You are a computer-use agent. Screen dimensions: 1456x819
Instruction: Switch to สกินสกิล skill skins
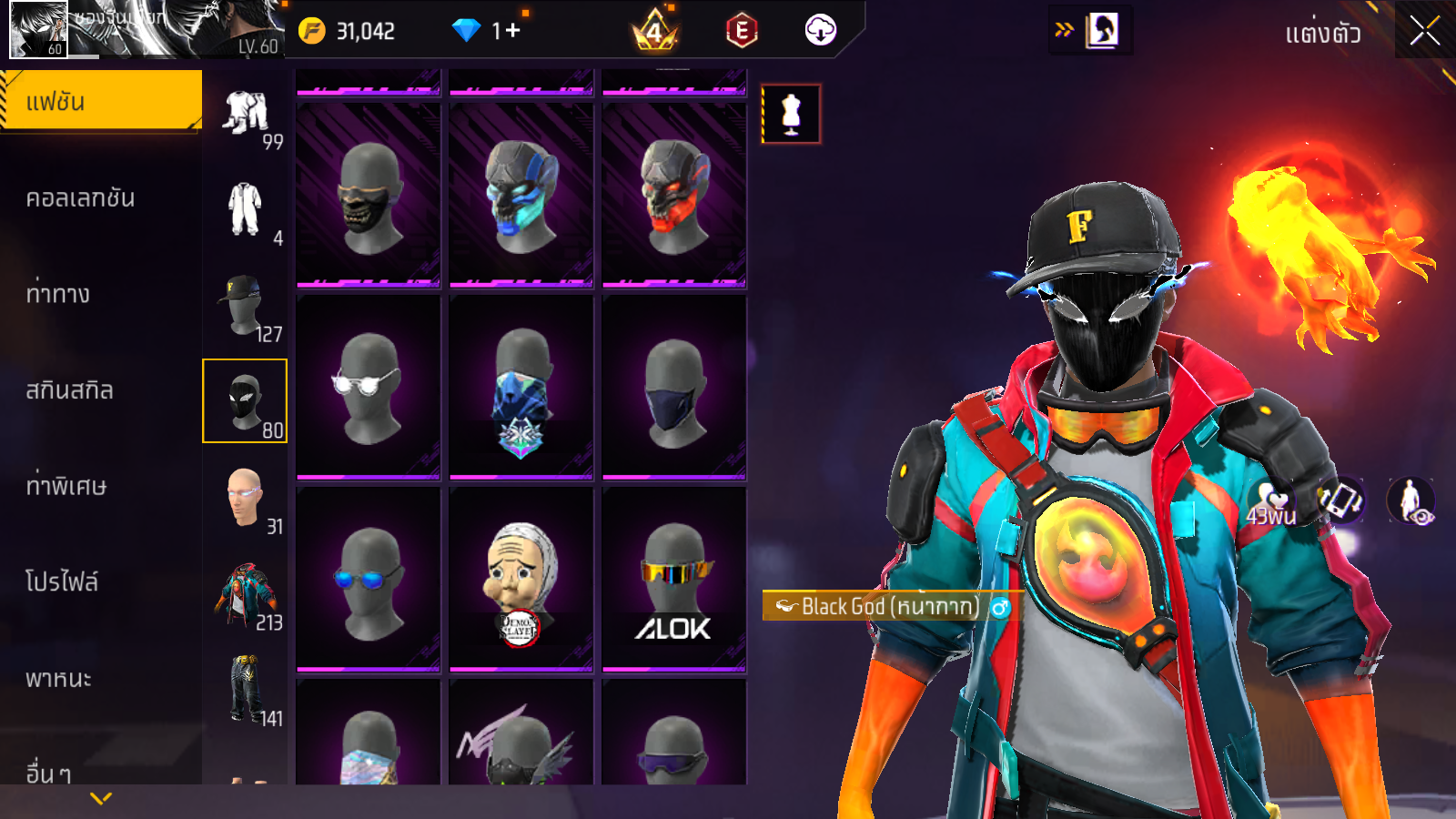pos(70,390)
